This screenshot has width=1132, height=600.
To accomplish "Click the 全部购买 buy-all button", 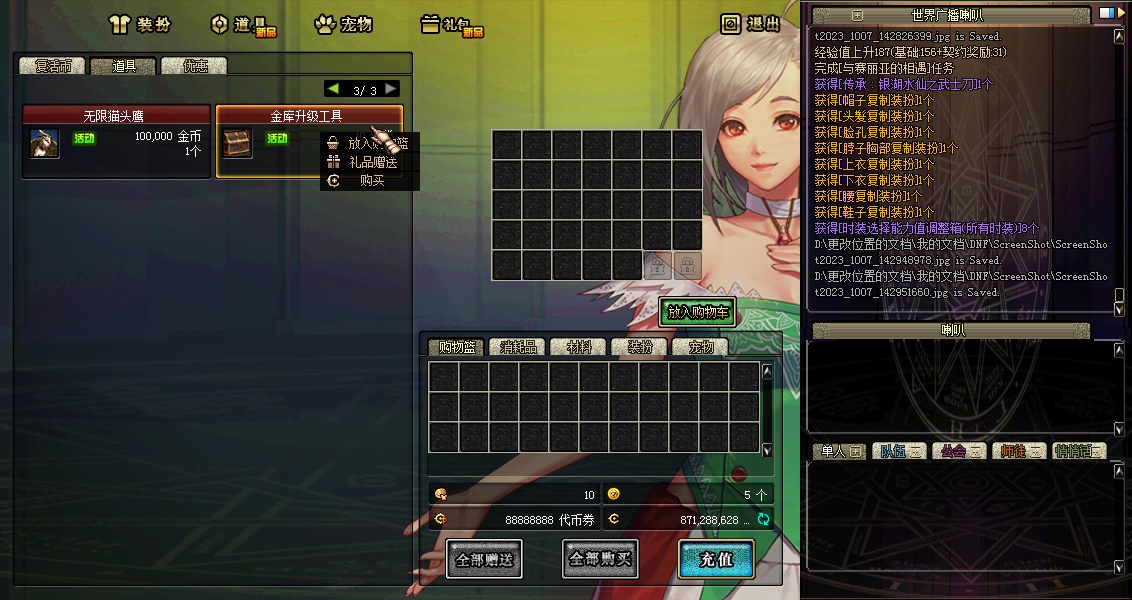I will tap(600, 560).
